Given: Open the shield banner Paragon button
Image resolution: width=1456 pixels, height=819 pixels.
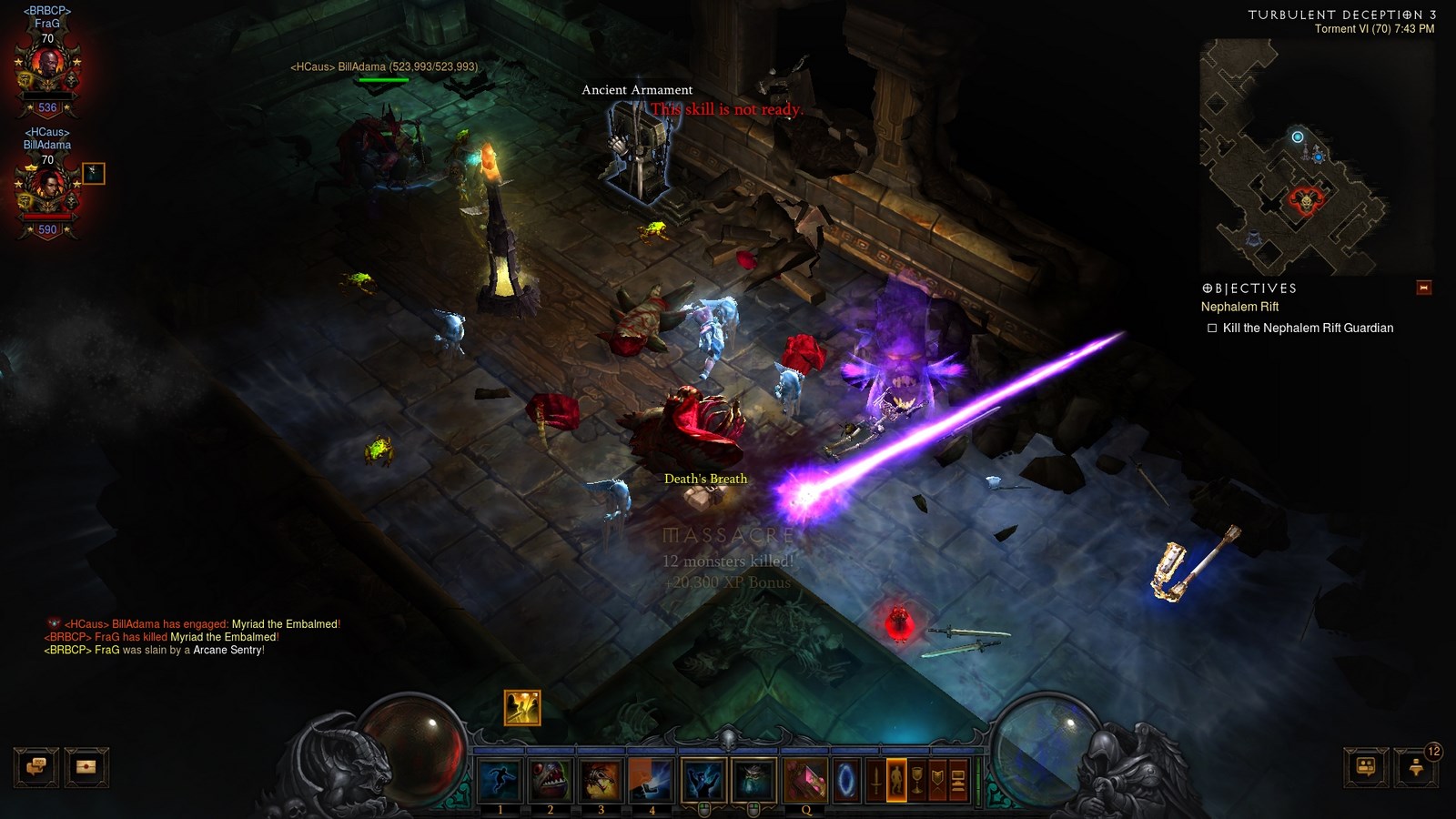Looking at the screenshot, I should point(937,780).
